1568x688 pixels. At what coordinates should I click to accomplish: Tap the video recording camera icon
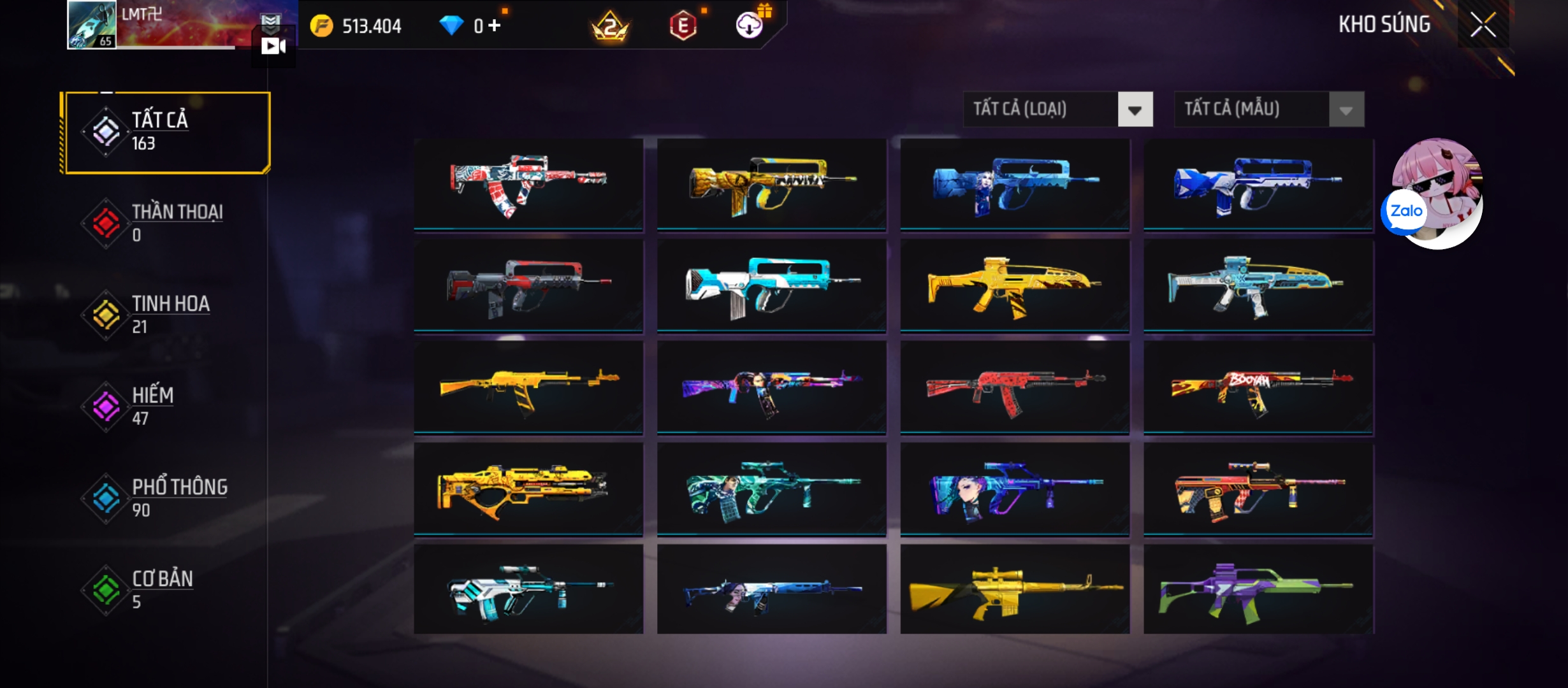click(x=273, y=46)
